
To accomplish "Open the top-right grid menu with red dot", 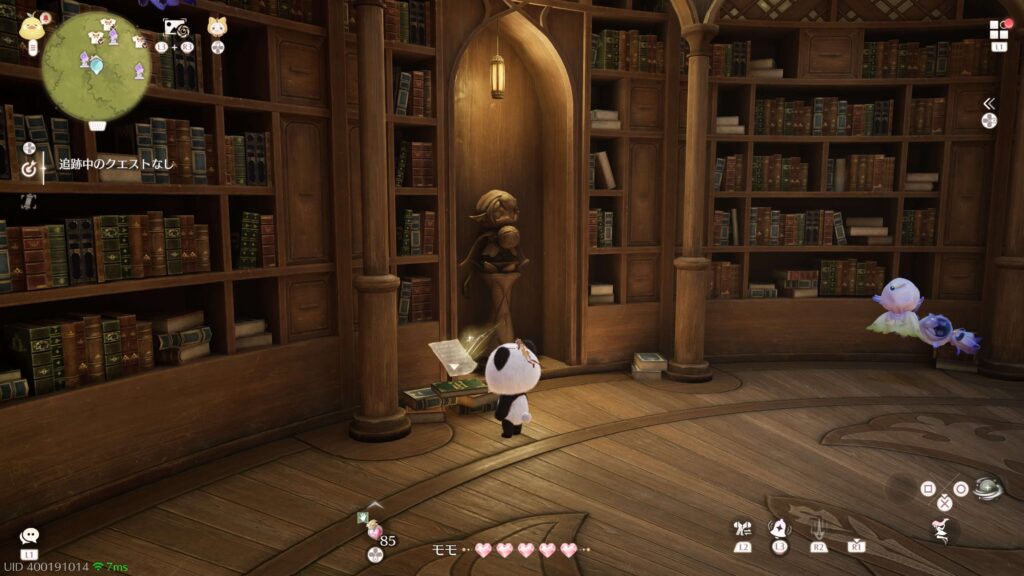I will [x=999, y=30].
